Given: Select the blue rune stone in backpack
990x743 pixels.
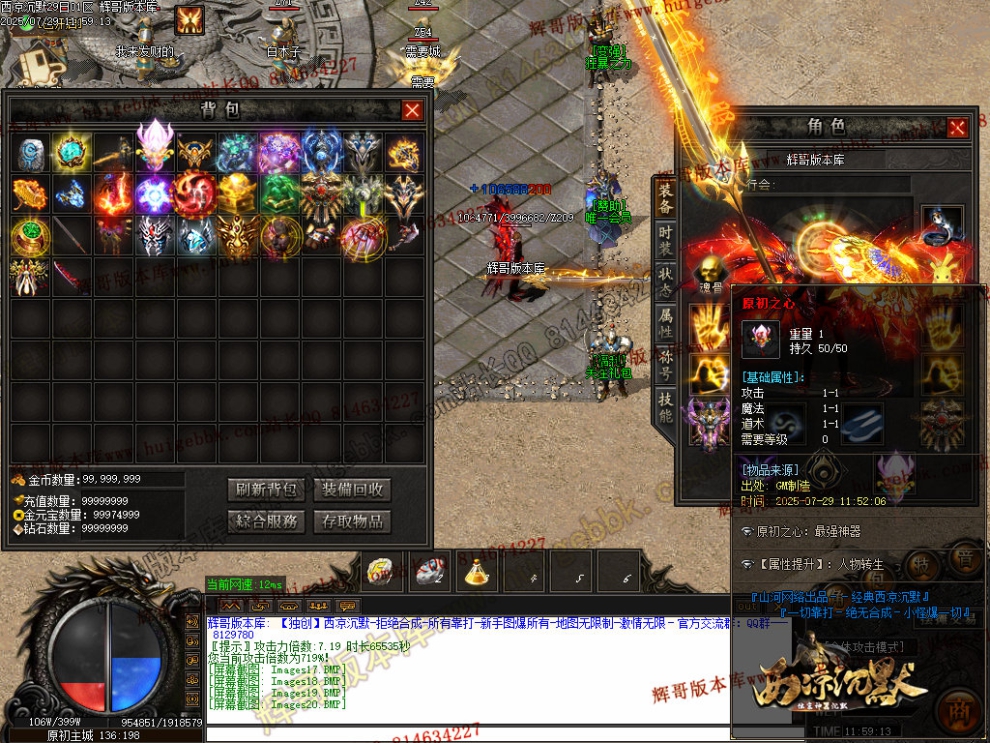Looking at the screenshot, I should (x=30, y=153).
